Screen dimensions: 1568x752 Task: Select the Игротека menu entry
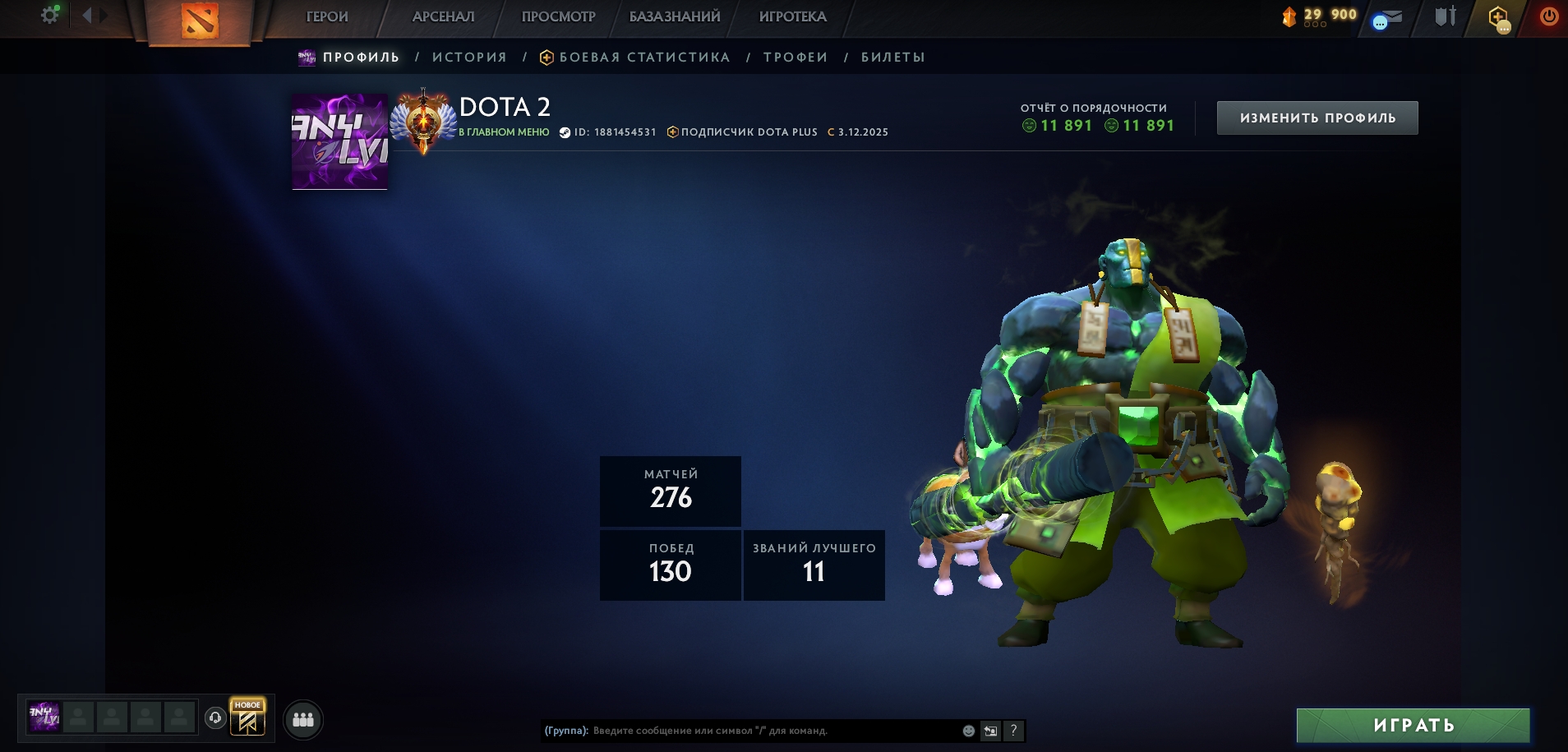click(x=792, y=16)
